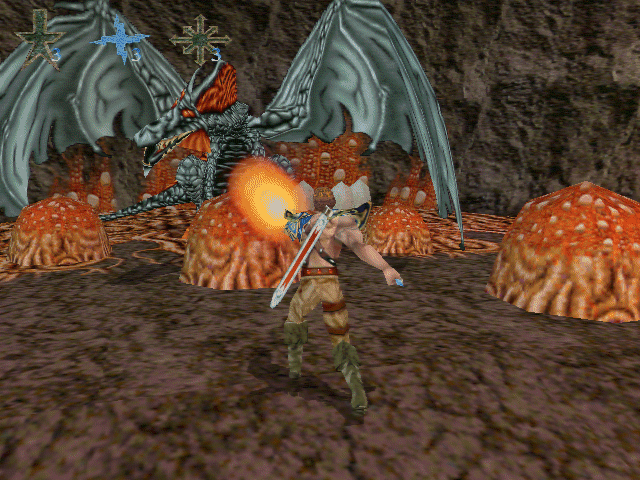
Task: Activate the blue four-pointed star rune
Action: (119, 39)
